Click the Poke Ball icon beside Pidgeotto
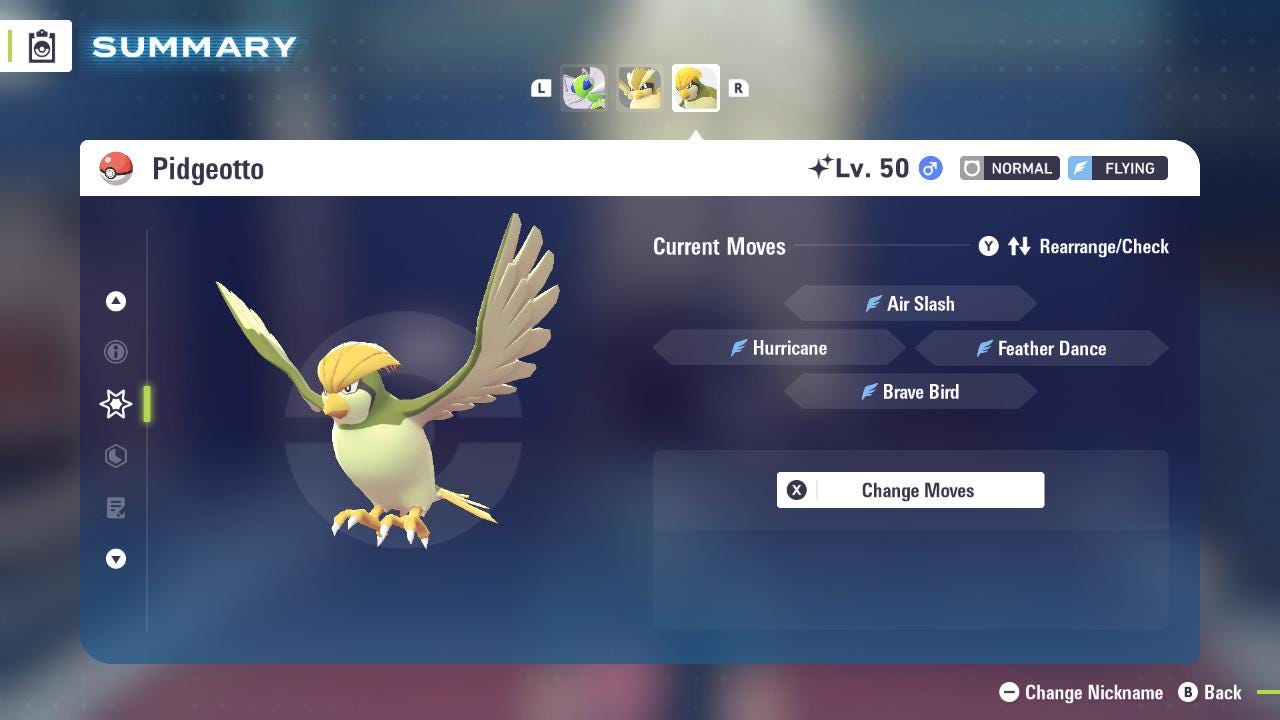The width and height of the screenshot is (1280, 720). pos(117,168)
